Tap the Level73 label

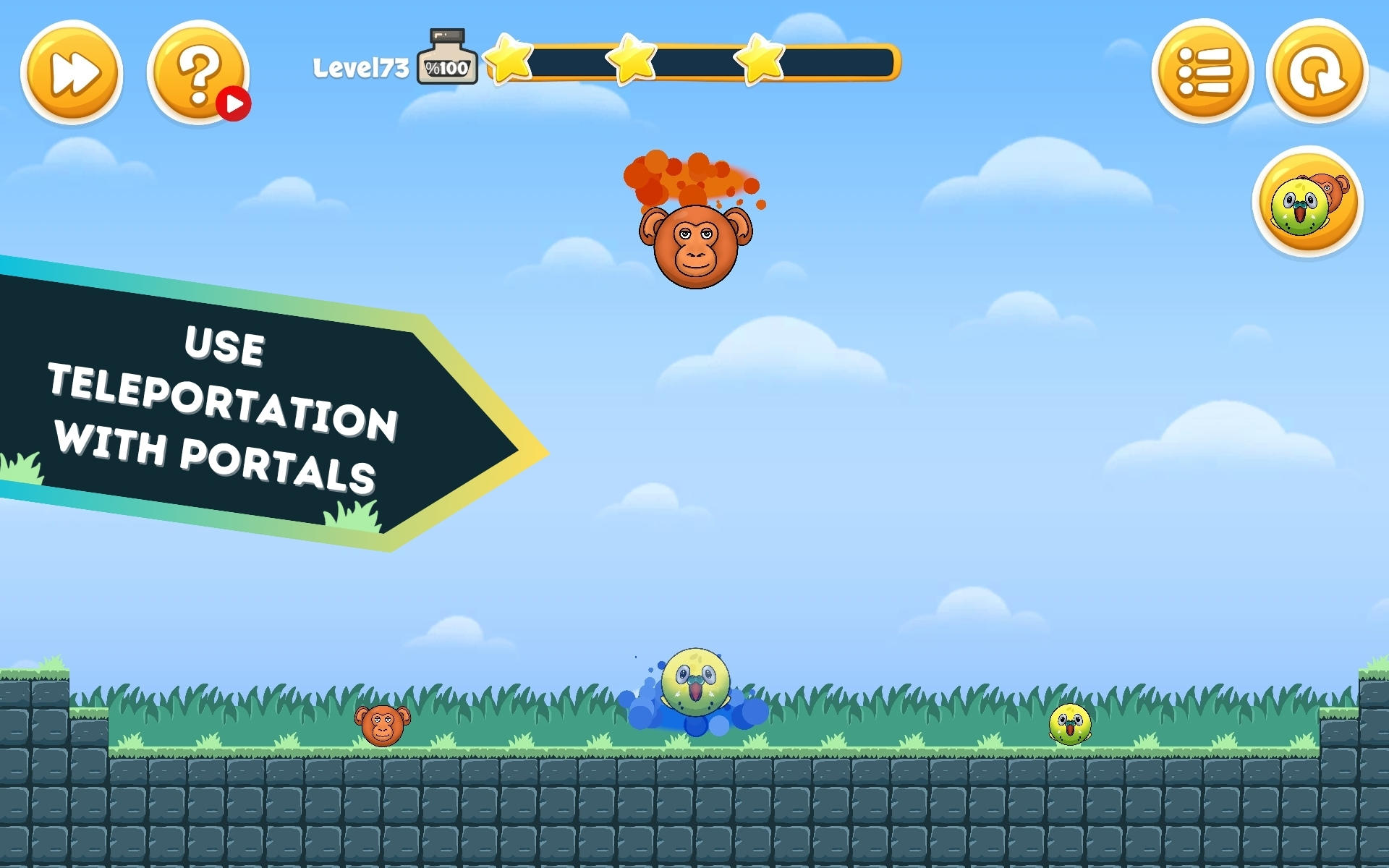pos(360,65)
